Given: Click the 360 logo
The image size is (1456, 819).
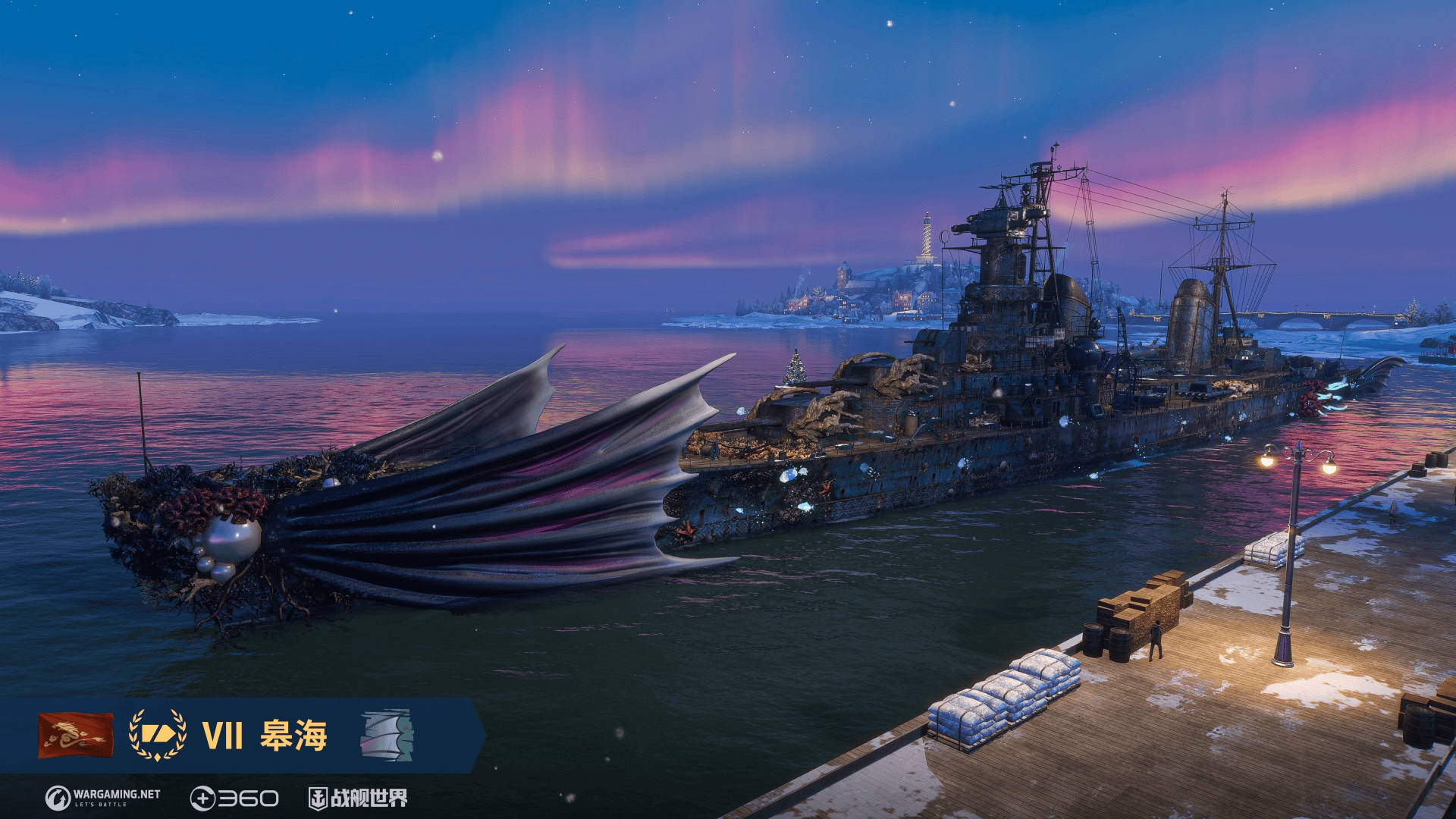Looking at the screenshot, I should (x=234, y=799).
